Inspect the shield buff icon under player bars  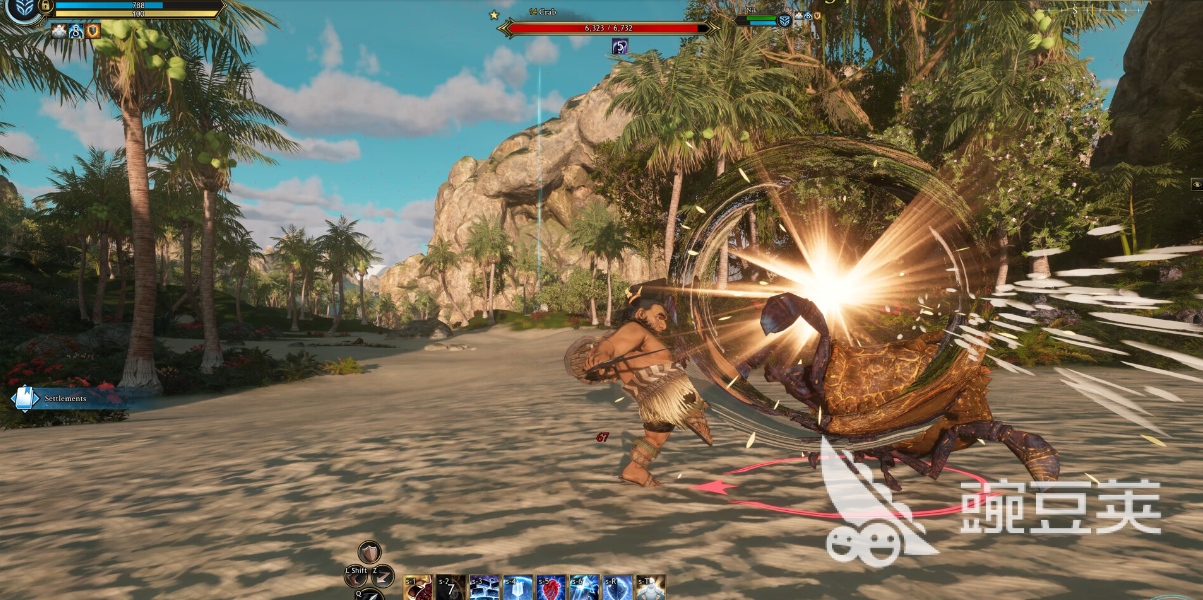[x=93, y=31]
